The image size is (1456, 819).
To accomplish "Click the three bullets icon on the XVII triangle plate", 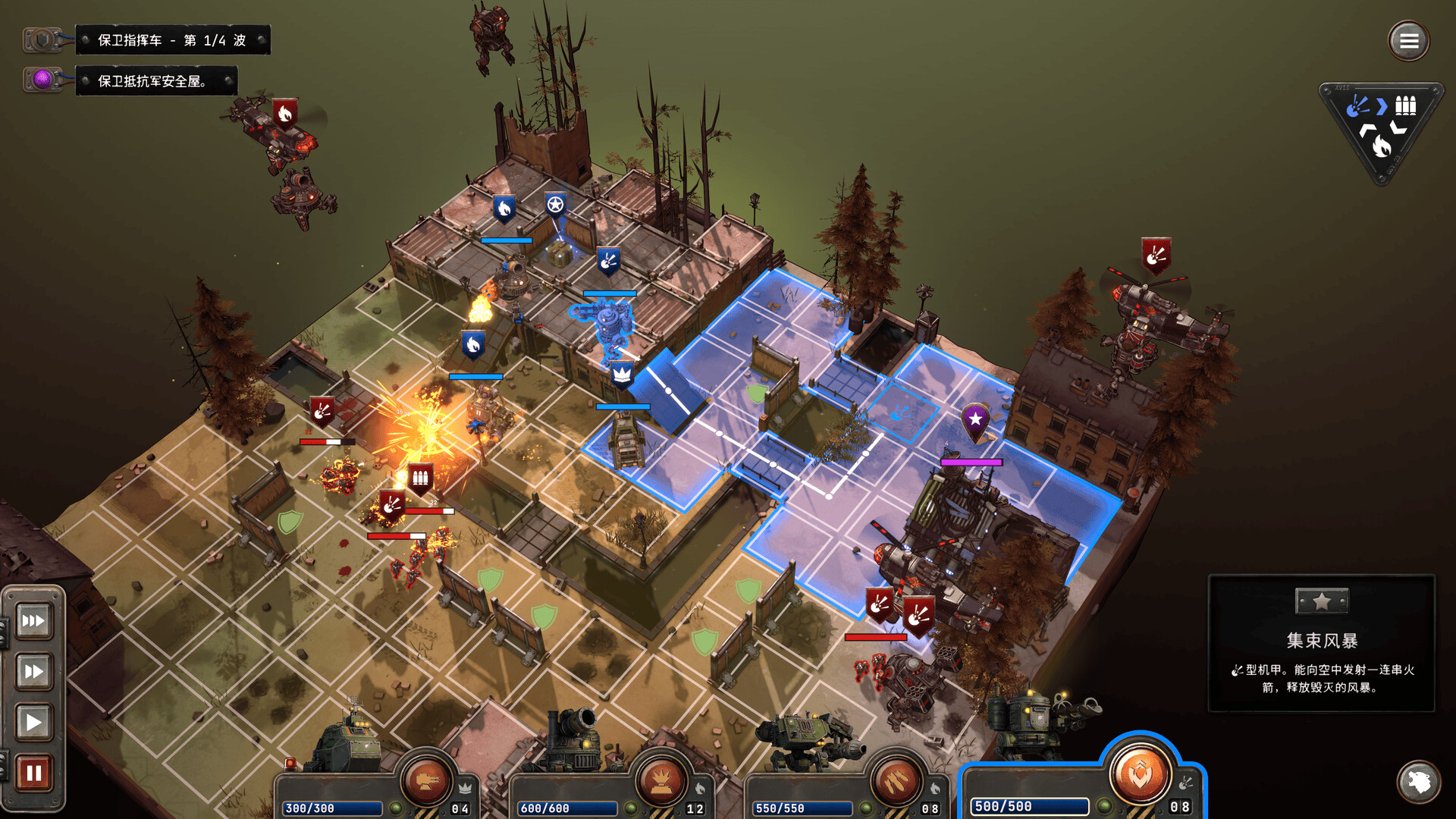I will 1405,105.
